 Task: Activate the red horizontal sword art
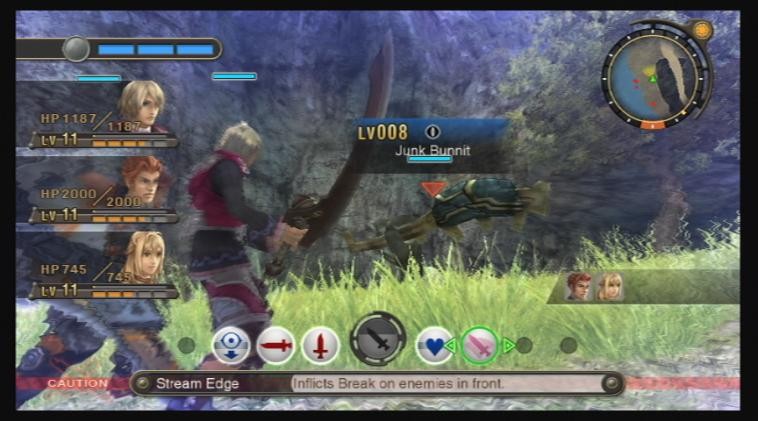(x=276, y=346)
